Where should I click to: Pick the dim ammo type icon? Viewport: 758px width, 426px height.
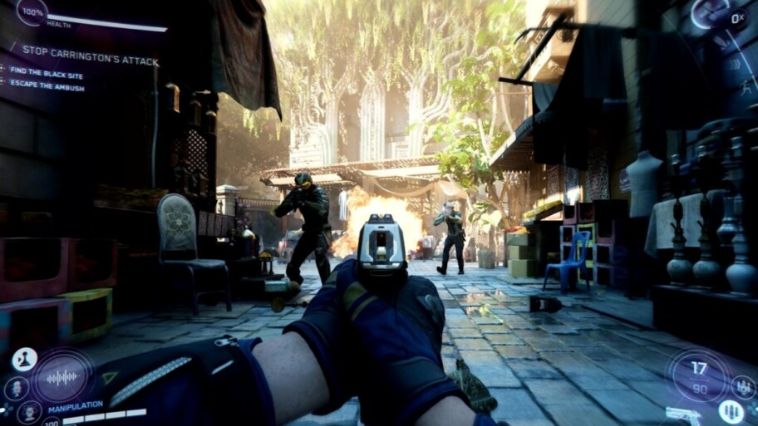click(x=744, y=384)
